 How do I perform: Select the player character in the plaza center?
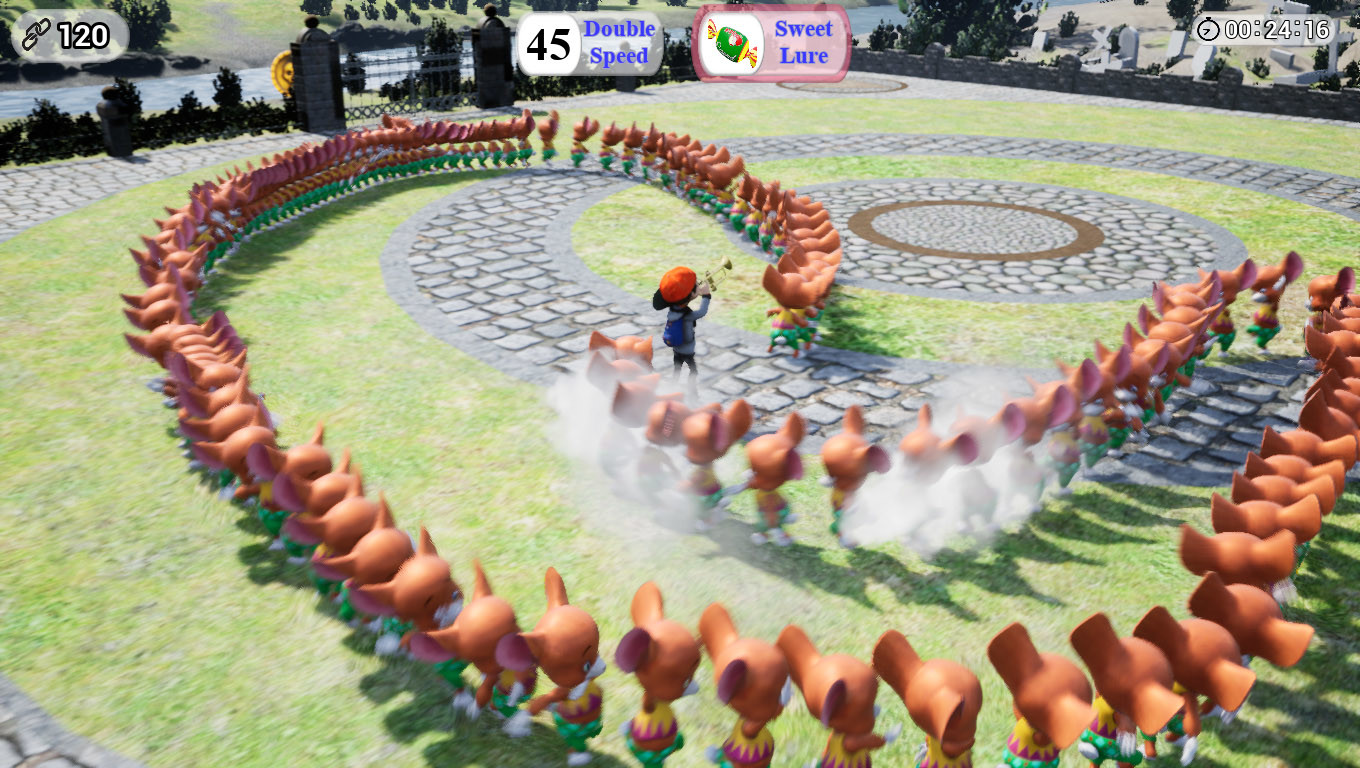(685, 320)
